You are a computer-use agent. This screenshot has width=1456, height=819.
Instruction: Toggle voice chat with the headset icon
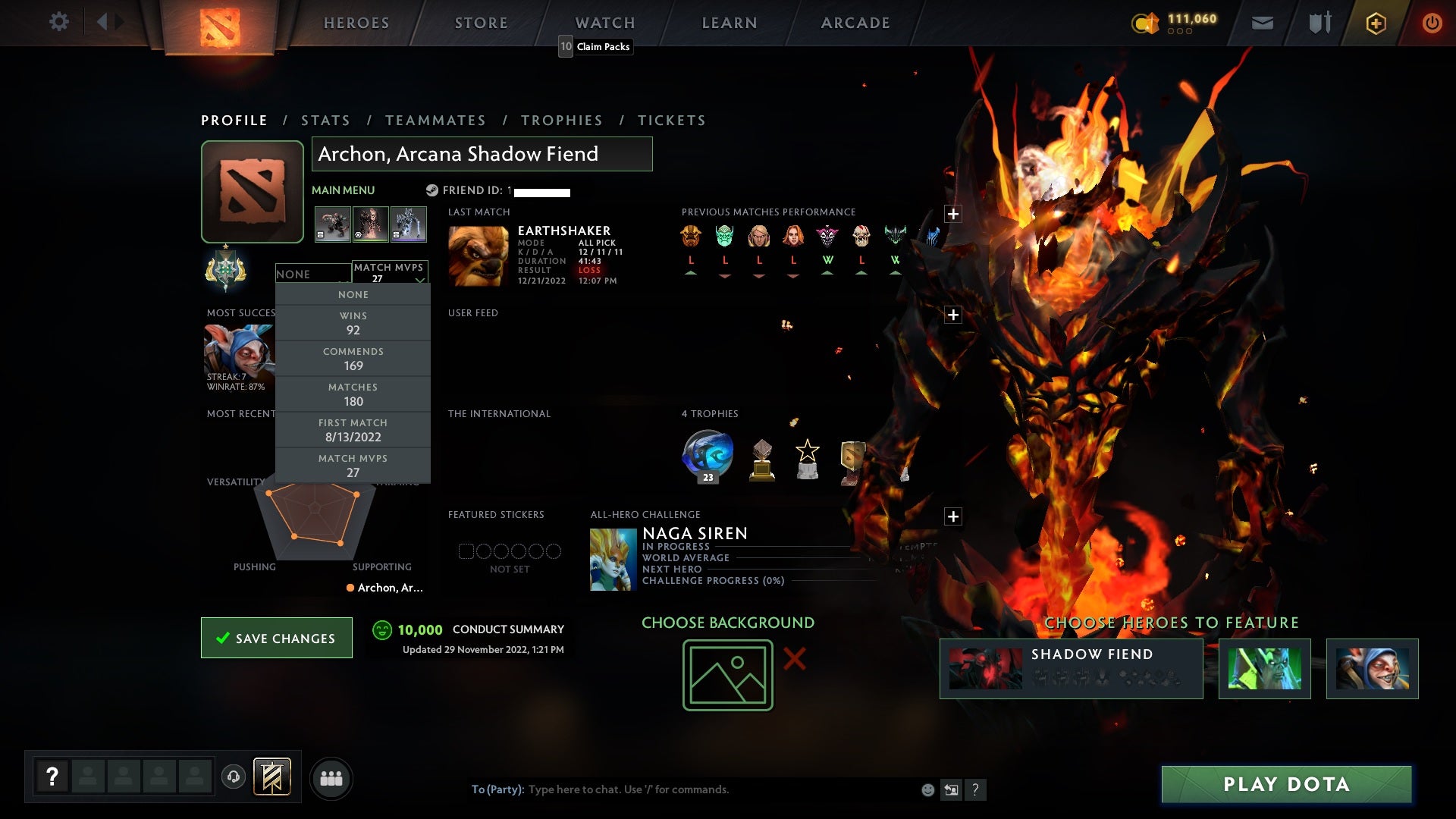(233, 777)
